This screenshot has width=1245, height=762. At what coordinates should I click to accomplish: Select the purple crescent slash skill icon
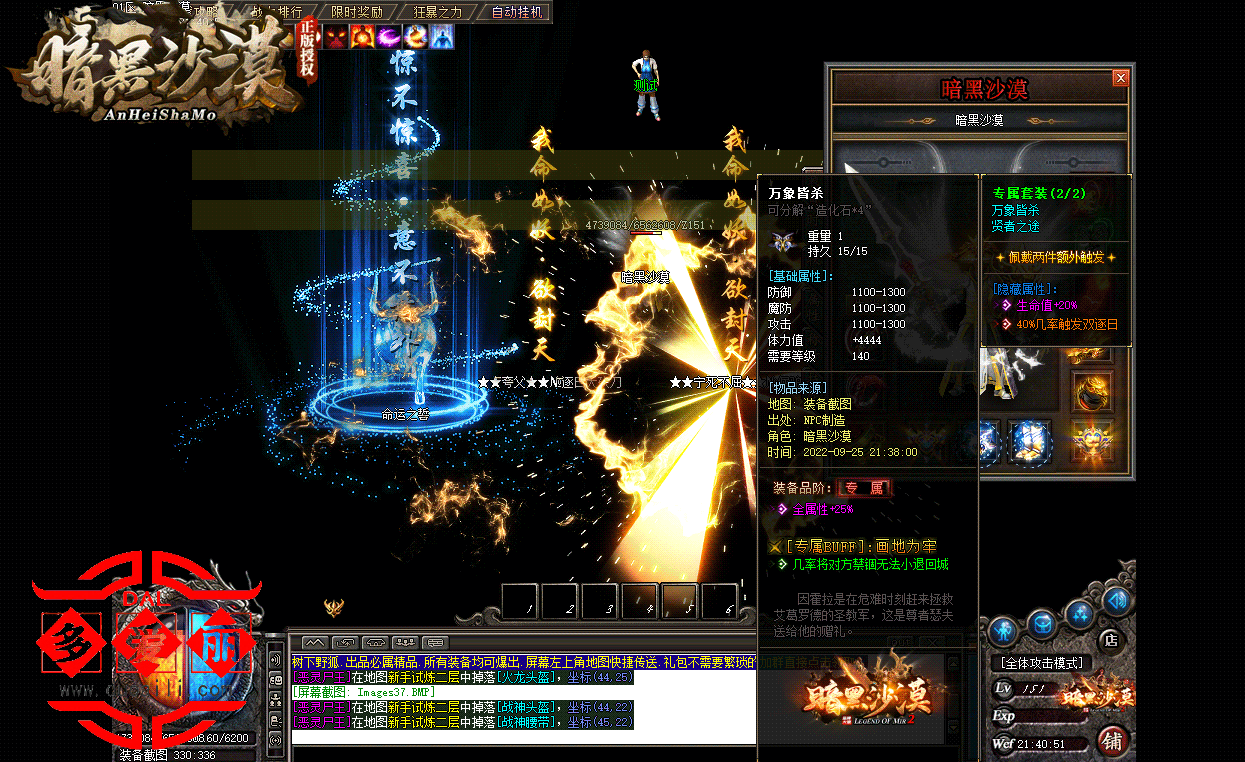tap(389, 37)
